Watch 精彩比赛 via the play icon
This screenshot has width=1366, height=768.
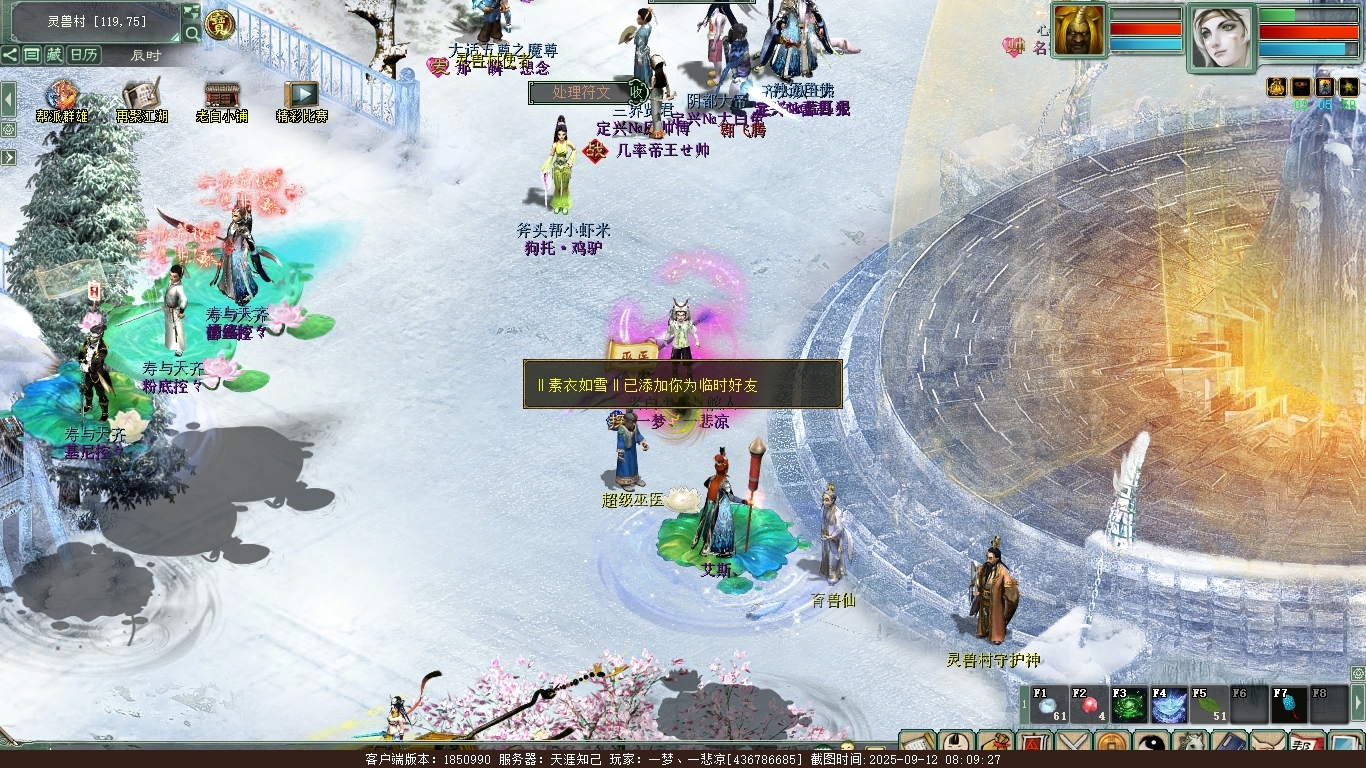coord(301,96)
